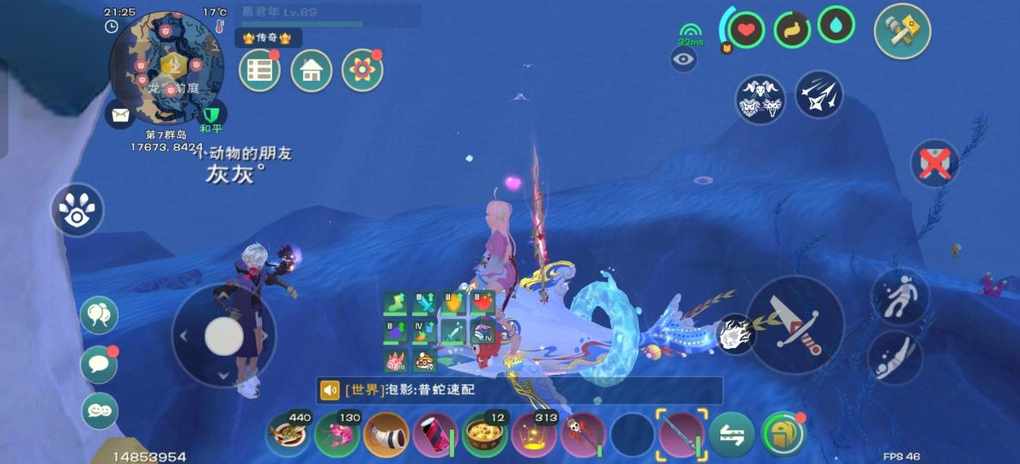The height and width of the screenshot is (464, 1020).
Task: Open the backpack inventory button
Action: pyautogui.click(x=783, y=434)
